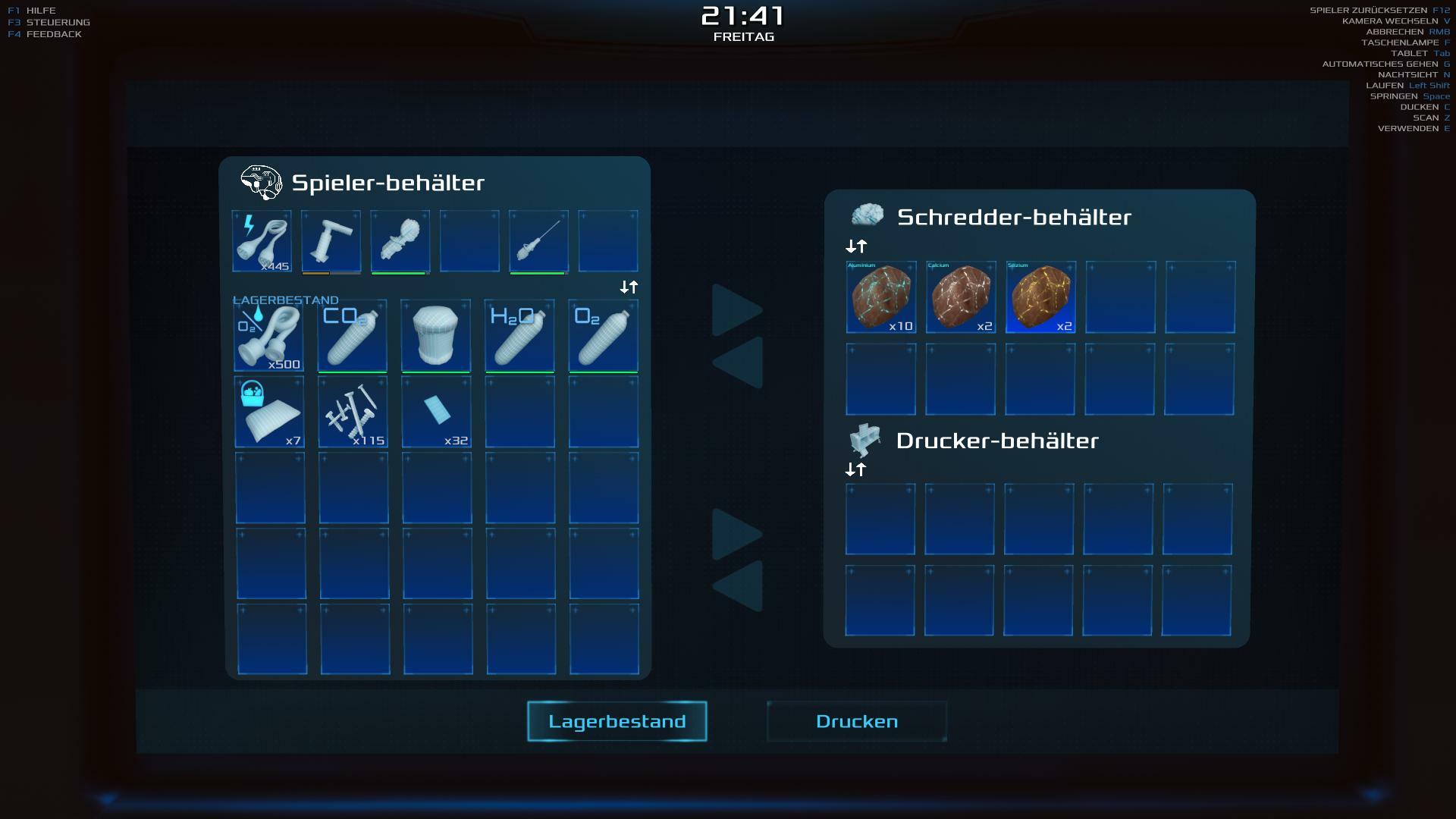This screenshot has width=1456, height=819.
Task: Move items right into the Schredder-behälter
Action: pyautogui.click(x=737, y=310)
